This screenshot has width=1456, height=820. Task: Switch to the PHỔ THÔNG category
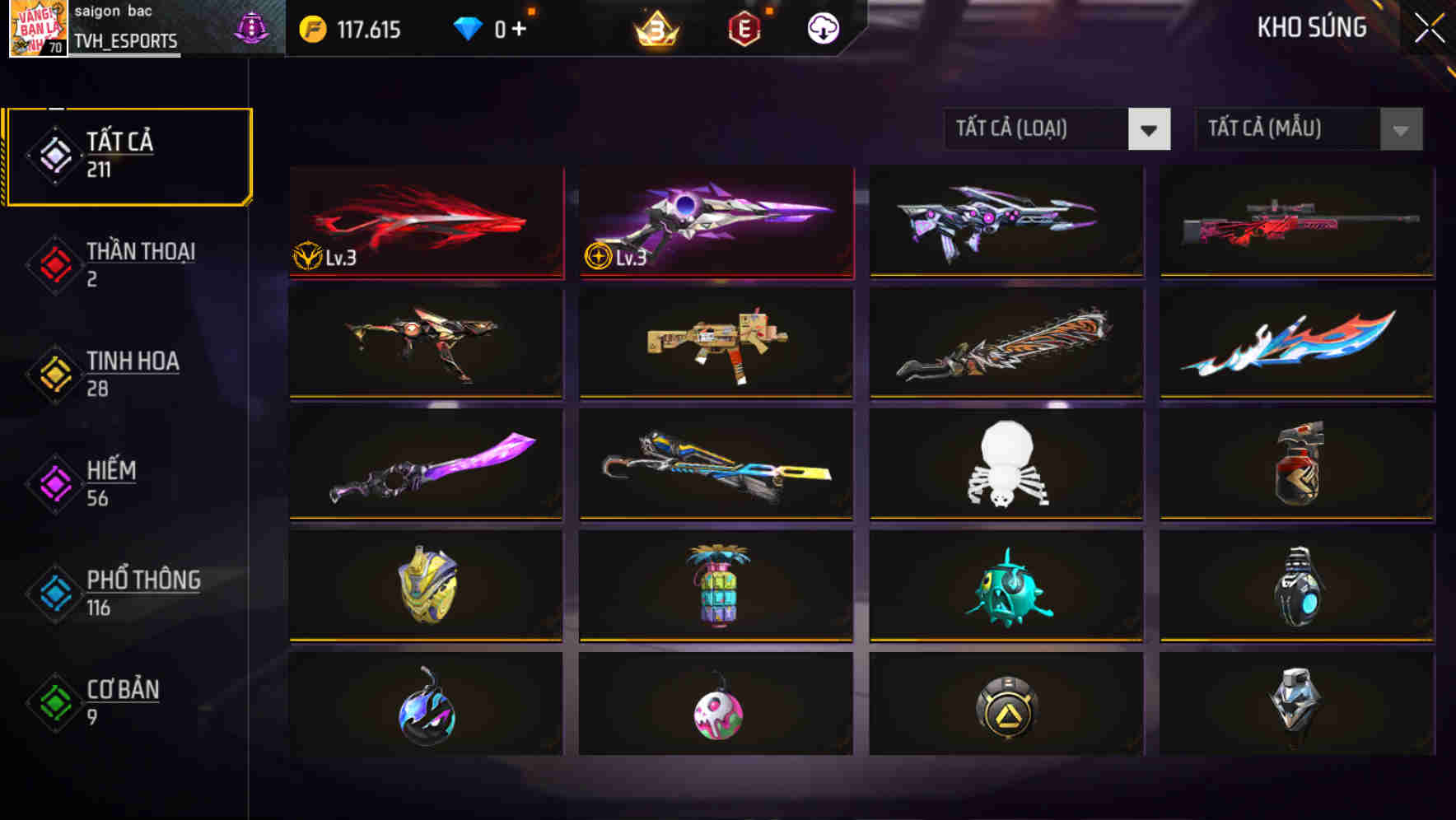(x=142, y=593)
